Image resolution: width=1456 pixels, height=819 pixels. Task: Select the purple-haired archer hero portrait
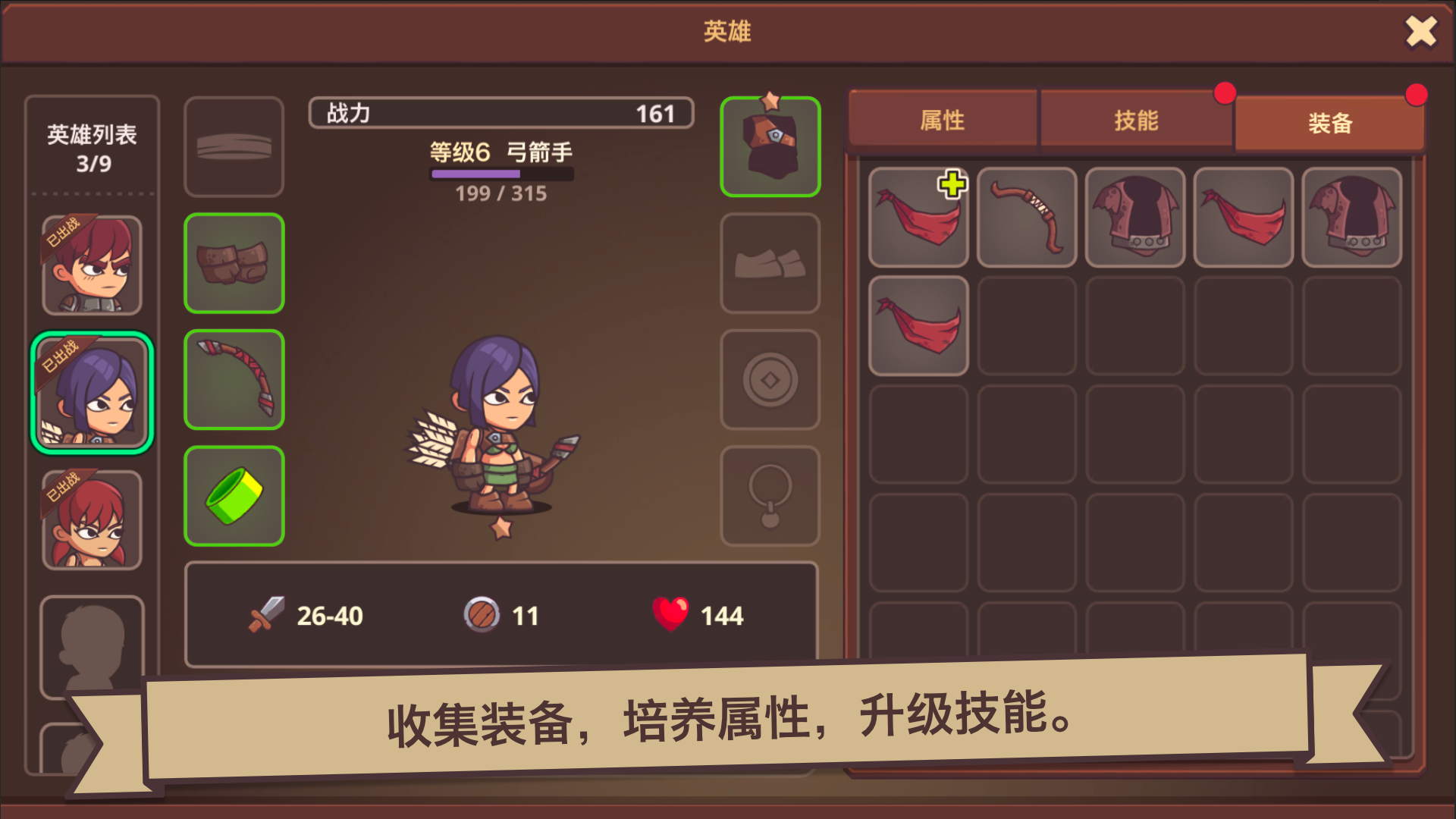coord(91,391)
